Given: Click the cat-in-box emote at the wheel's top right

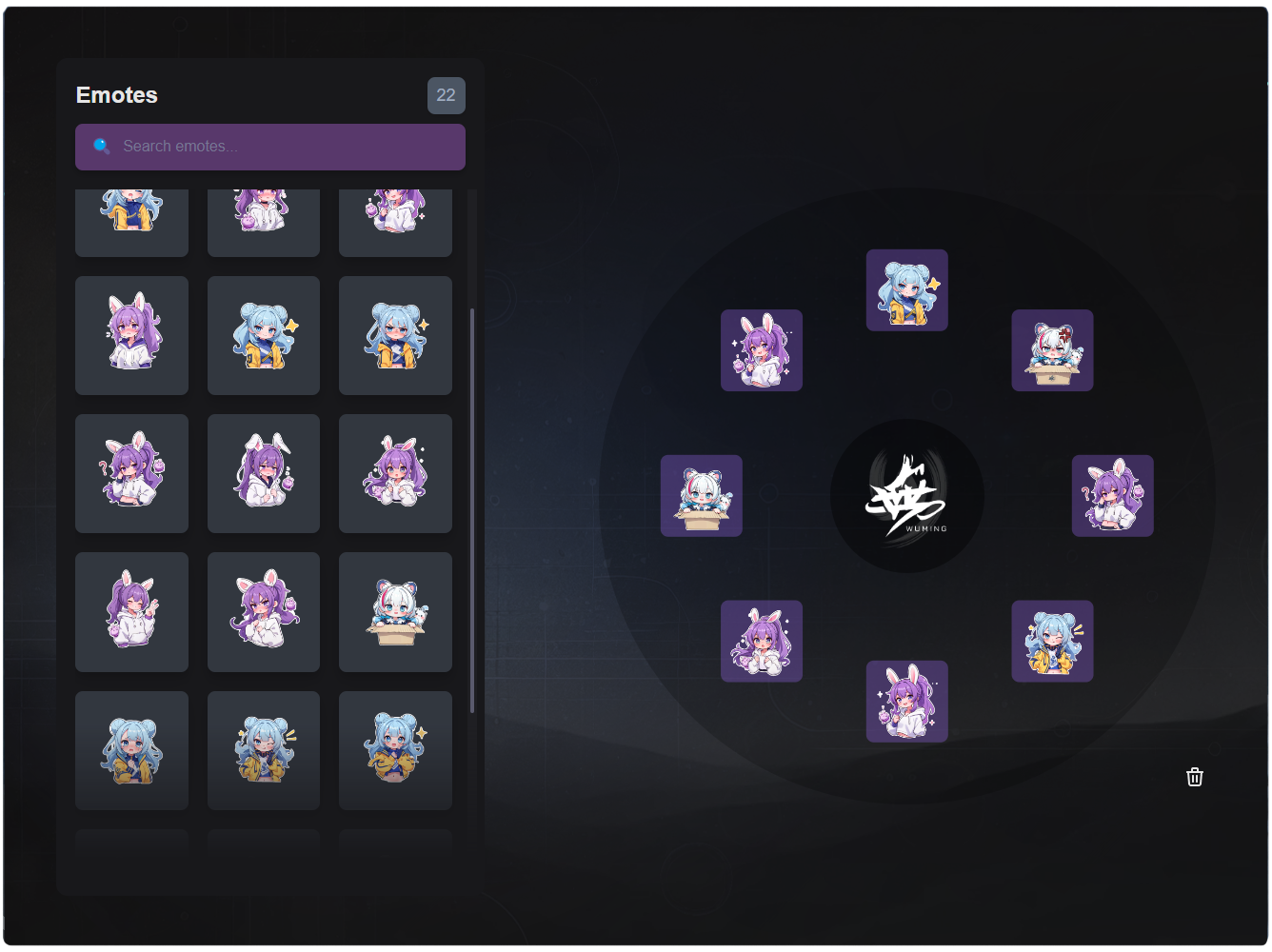Looking at the screenshot, I should tap(1053, 350).
